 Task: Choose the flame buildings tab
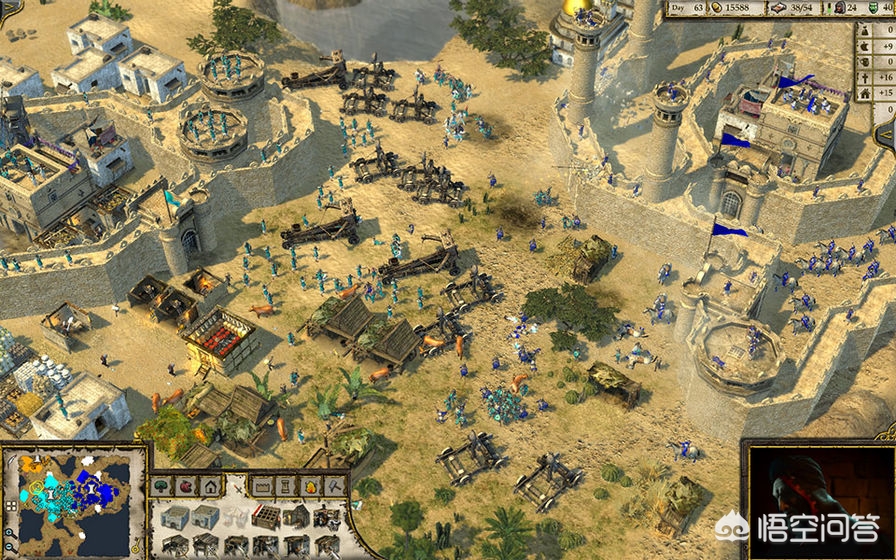(x=311, y=486)
